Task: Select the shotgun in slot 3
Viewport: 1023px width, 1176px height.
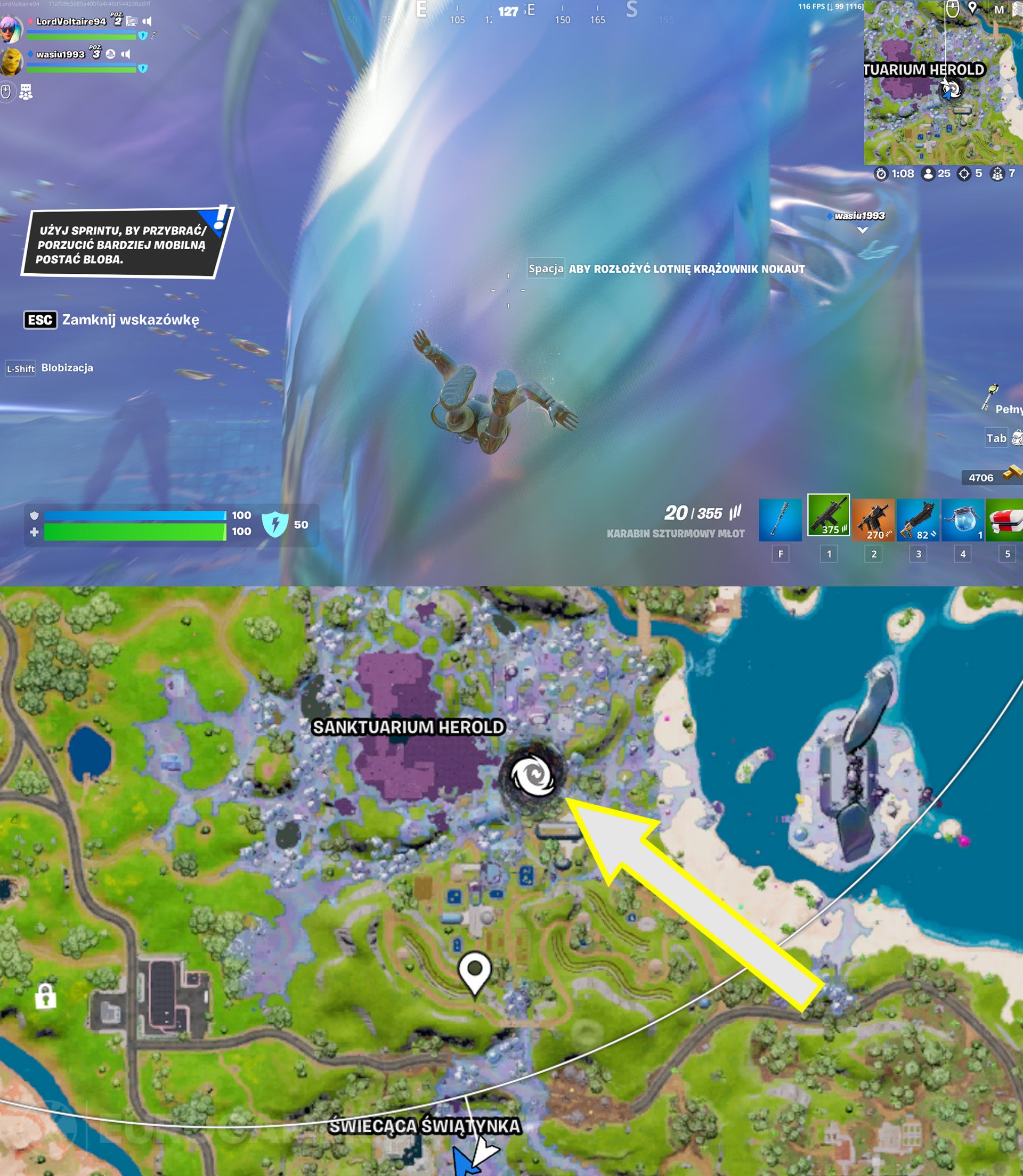Action: pos(919,518)
